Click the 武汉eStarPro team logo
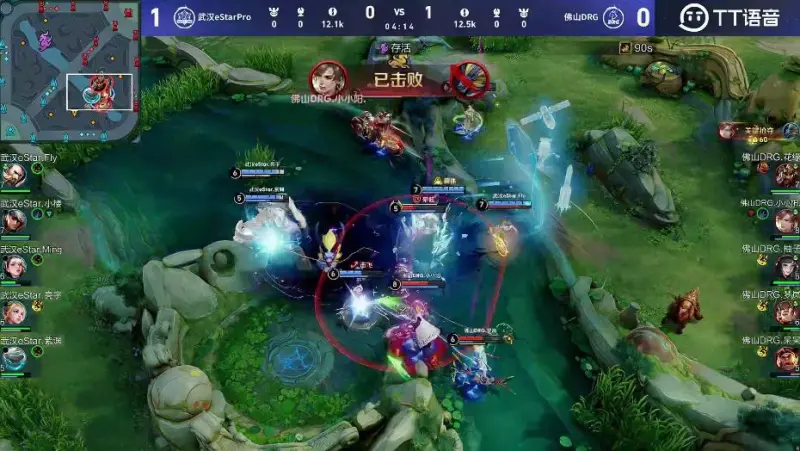The width and height of the screenshot is (800, 451). (x=184, y=17)
